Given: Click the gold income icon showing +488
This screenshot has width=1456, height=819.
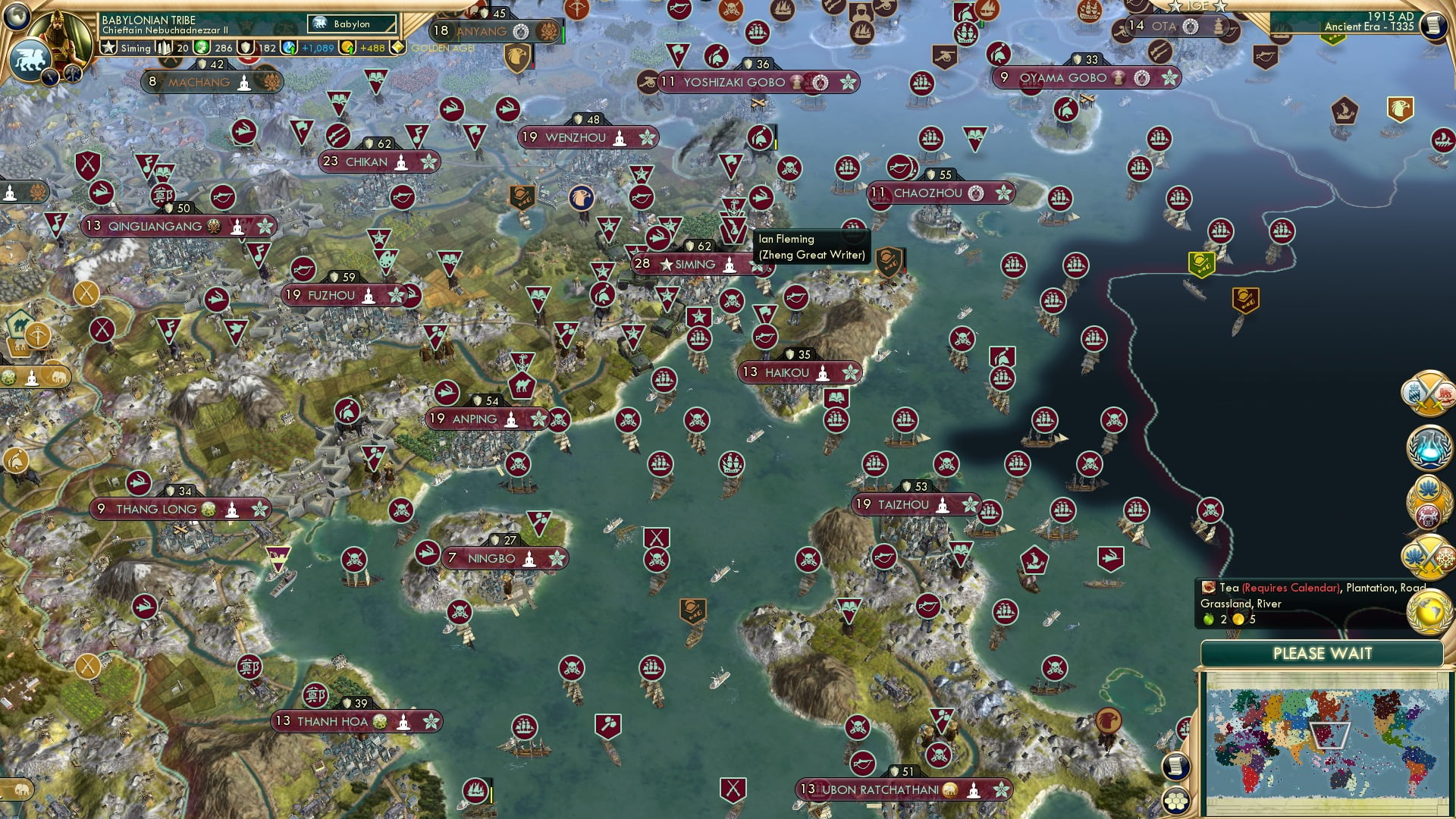Looking at the screenshot, I should click(349, 47).
